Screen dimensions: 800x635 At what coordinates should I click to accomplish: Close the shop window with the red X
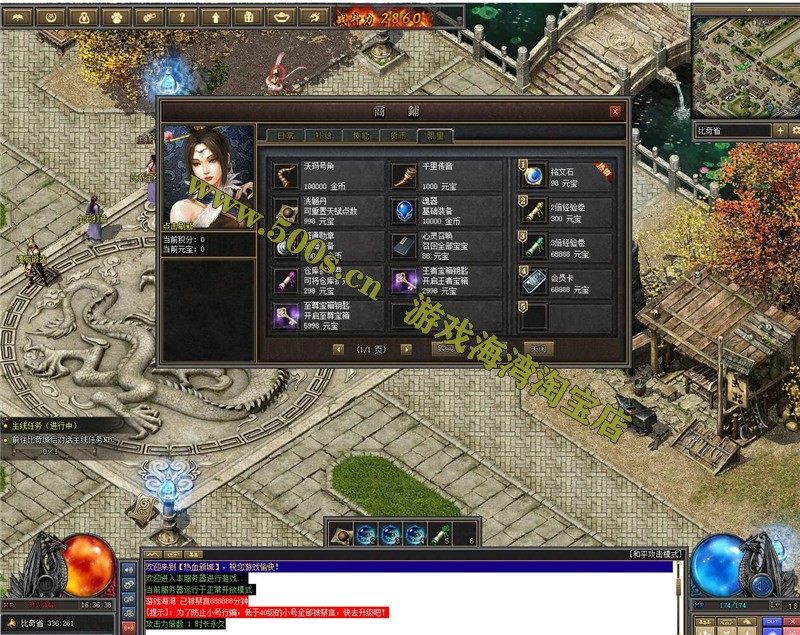pos(615,112)
